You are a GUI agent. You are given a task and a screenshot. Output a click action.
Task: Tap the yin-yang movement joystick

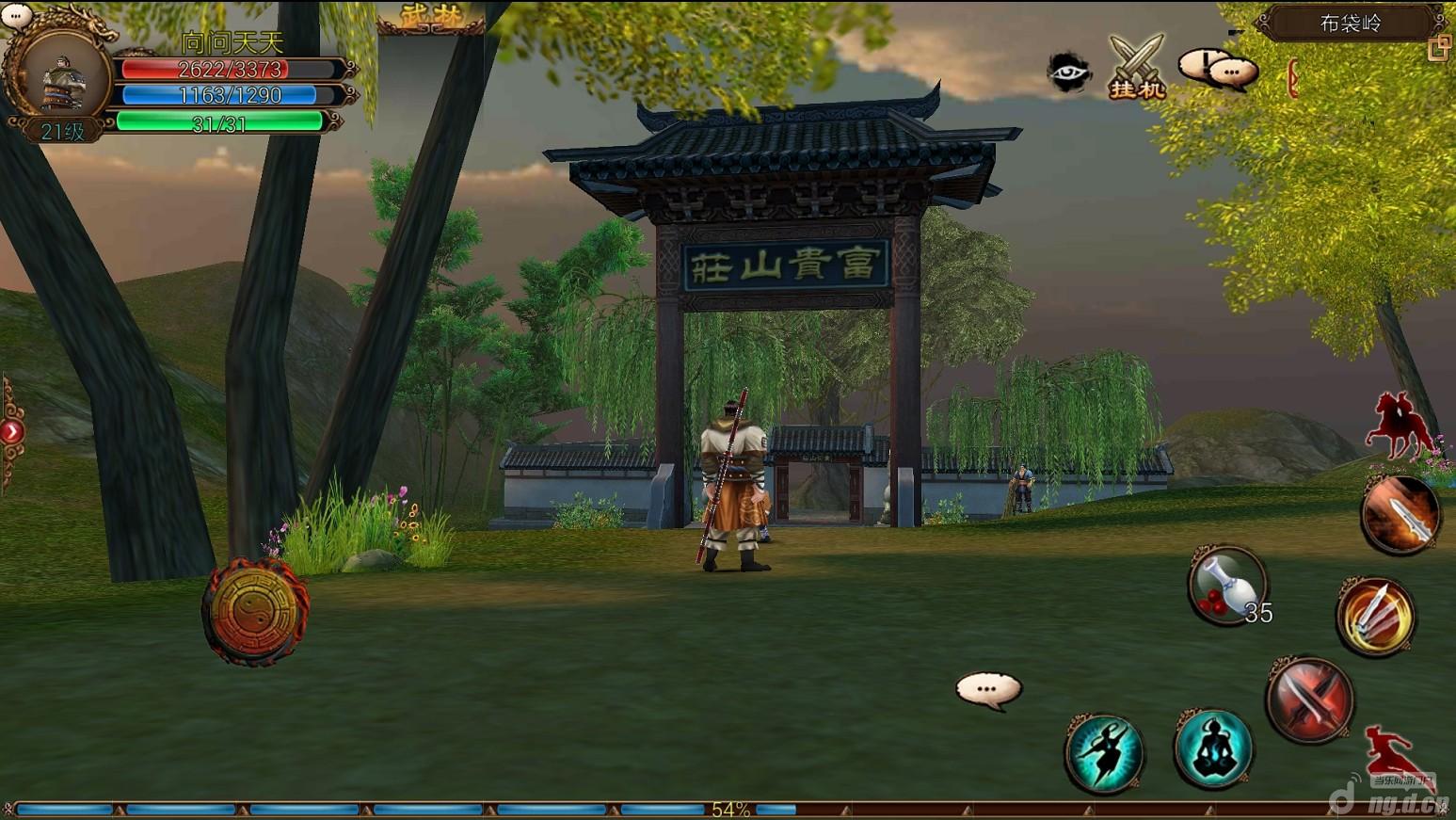(255, 612)
